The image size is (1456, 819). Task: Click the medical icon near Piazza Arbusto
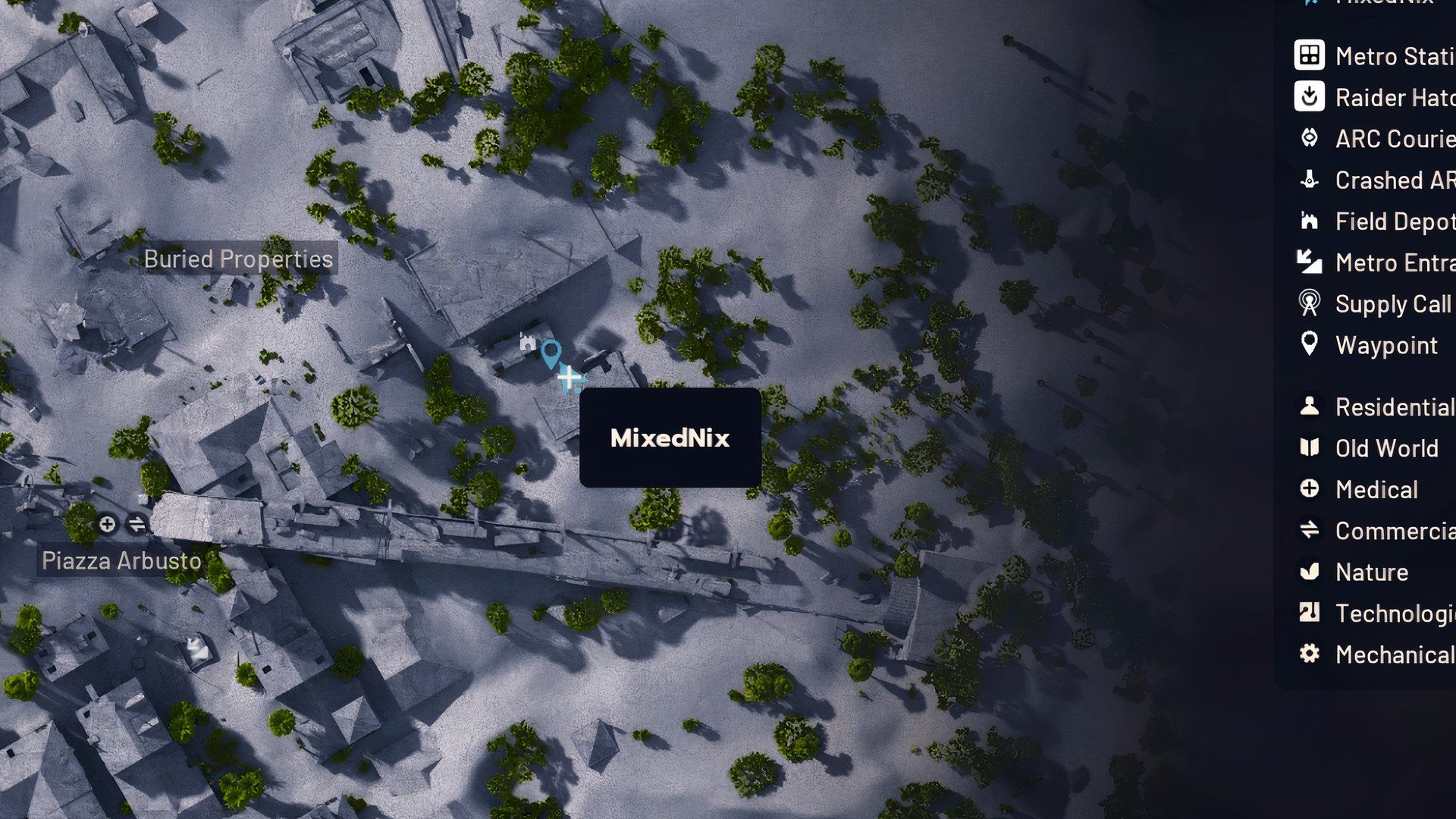point(107,524)
